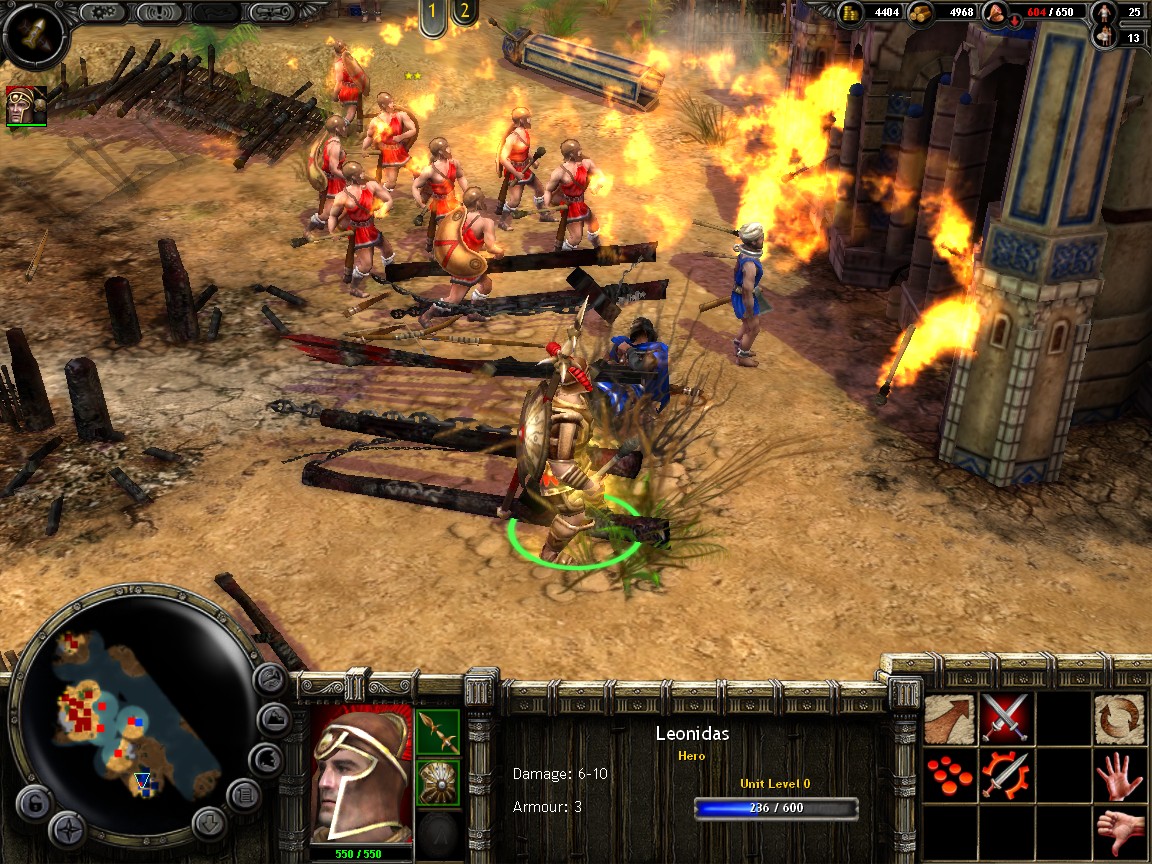Click the circular arrows patrol command
This screenshot has height=864, width=1152.
coord(1119,718)
